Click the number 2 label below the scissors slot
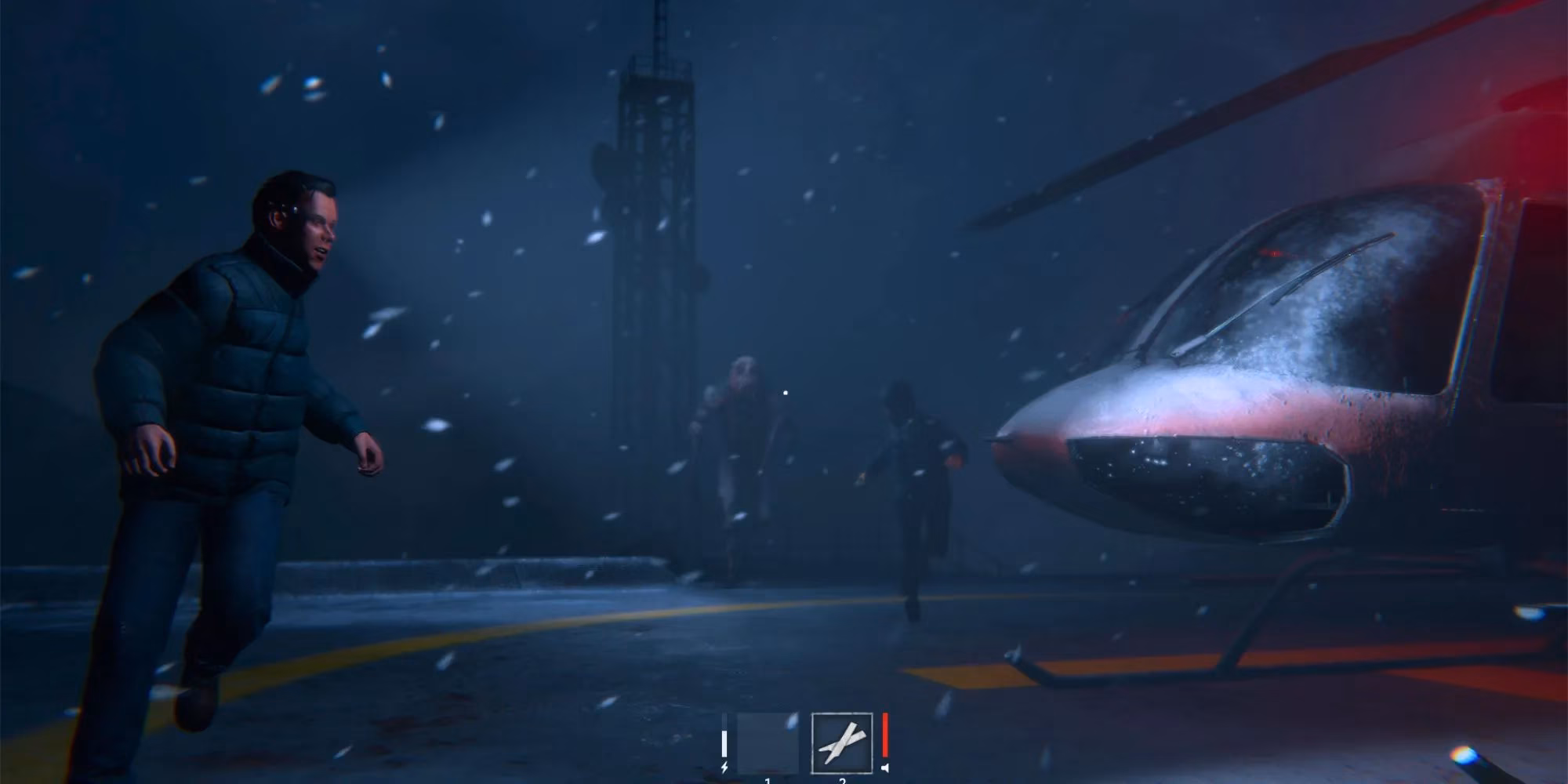The width and height of the screenshot is (1568, 784). (x=843, y=780)
